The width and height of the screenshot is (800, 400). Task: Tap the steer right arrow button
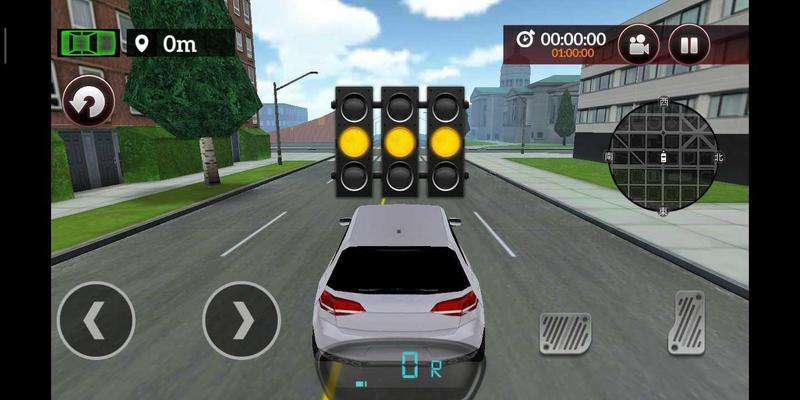coord(242,320)
